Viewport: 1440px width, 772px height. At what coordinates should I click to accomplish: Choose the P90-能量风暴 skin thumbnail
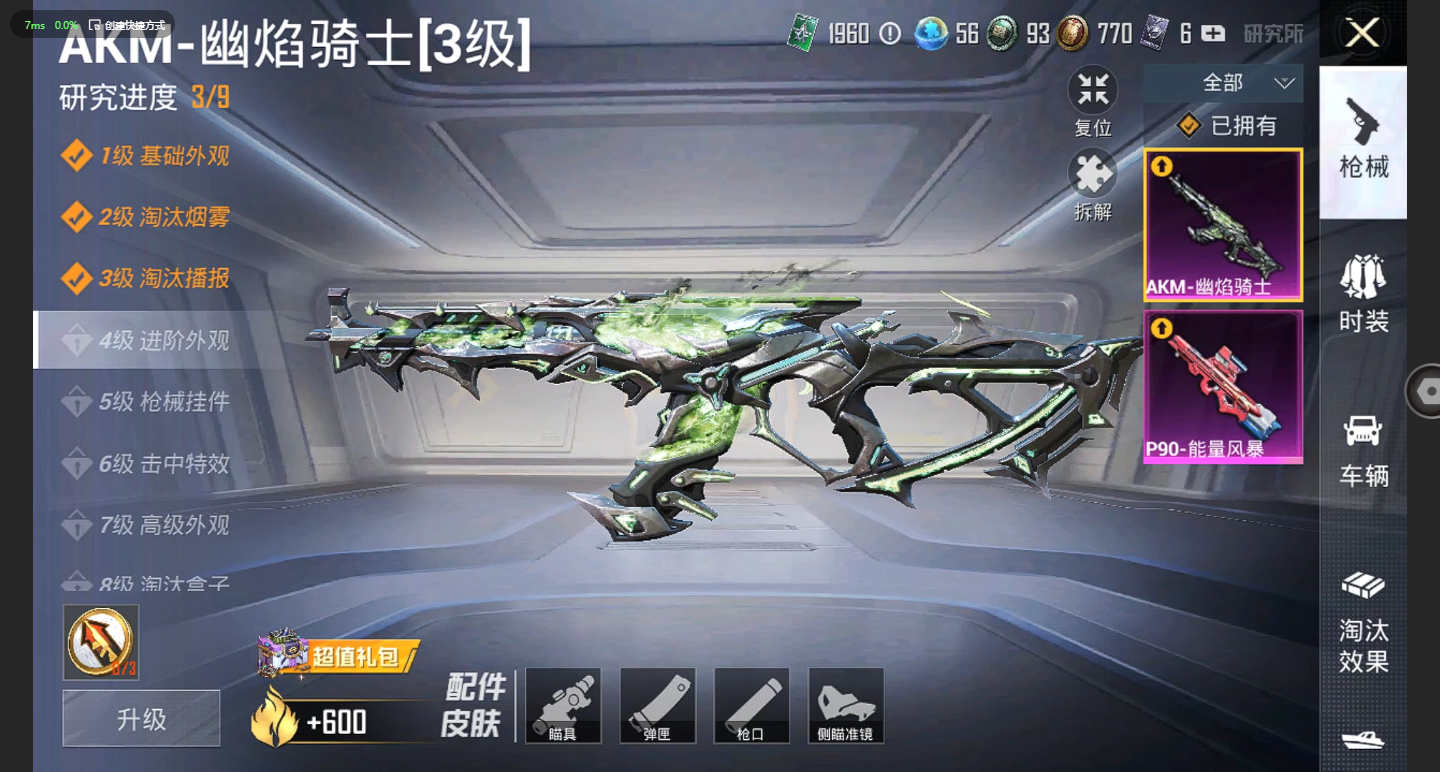tap(1223, 386)
